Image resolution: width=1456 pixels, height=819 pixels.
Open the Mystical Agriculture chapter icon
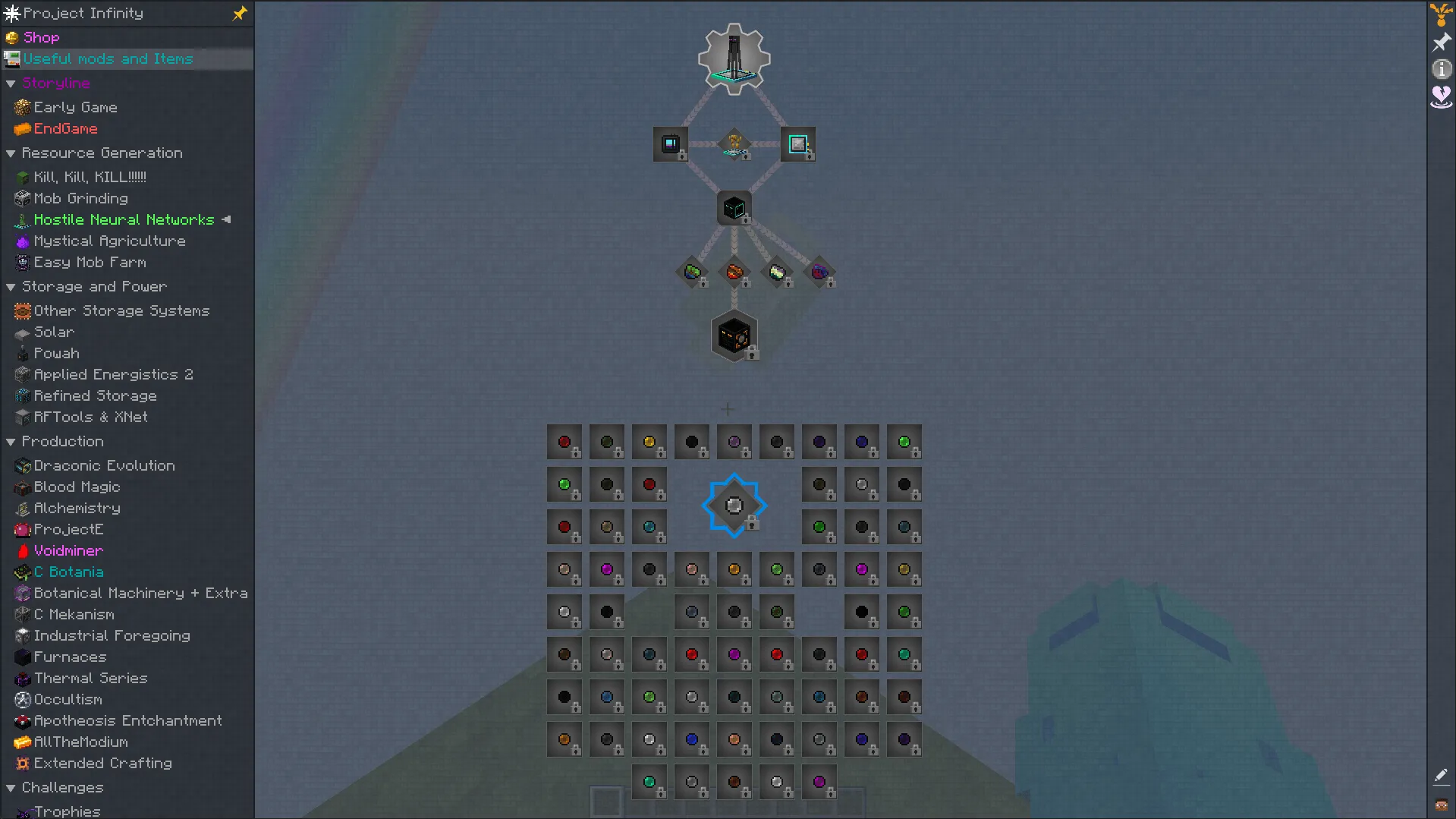(22, 241)
